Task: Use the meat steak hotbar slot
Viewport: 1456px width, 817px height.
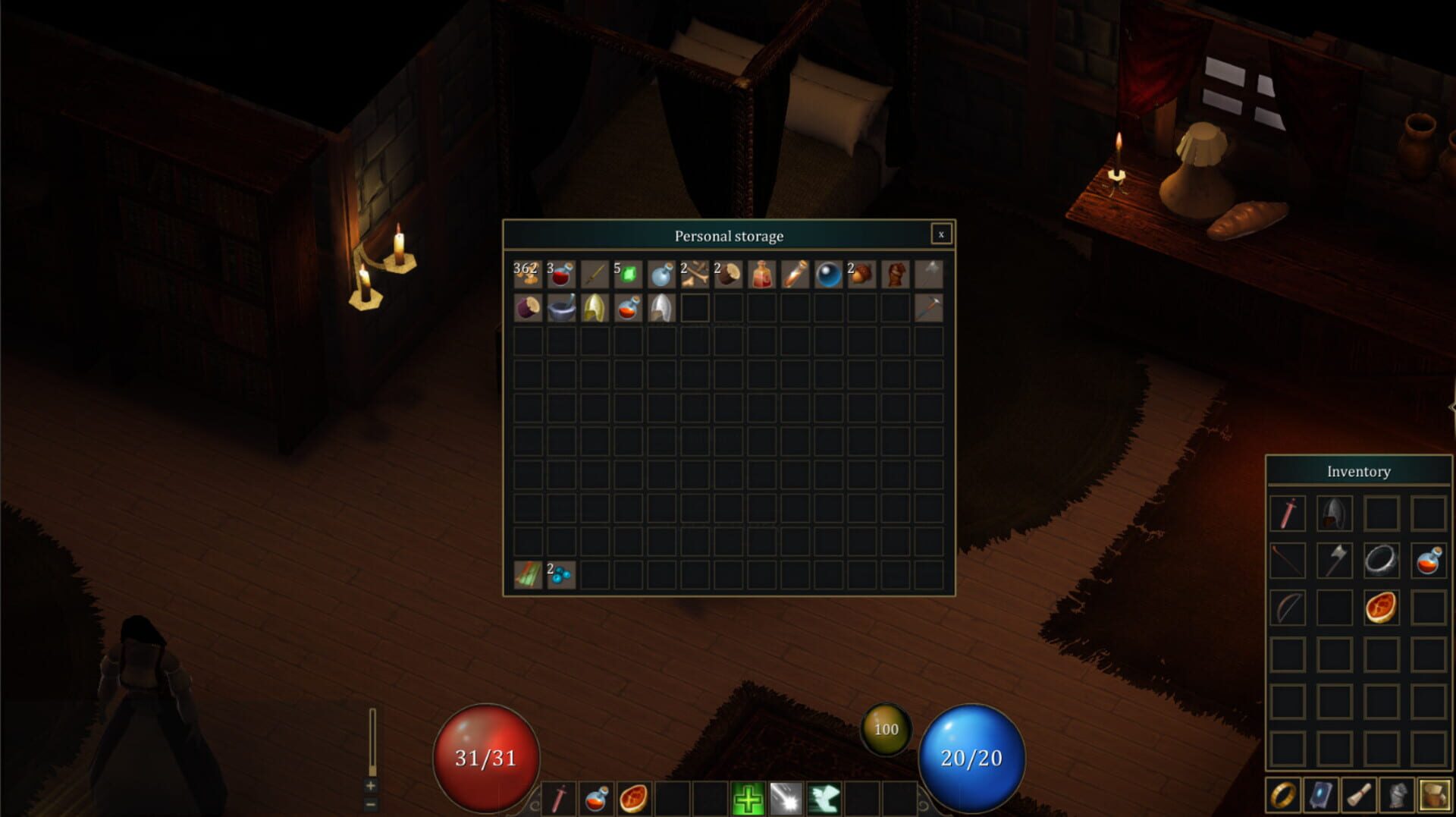Action: click(x=634, y=799)
